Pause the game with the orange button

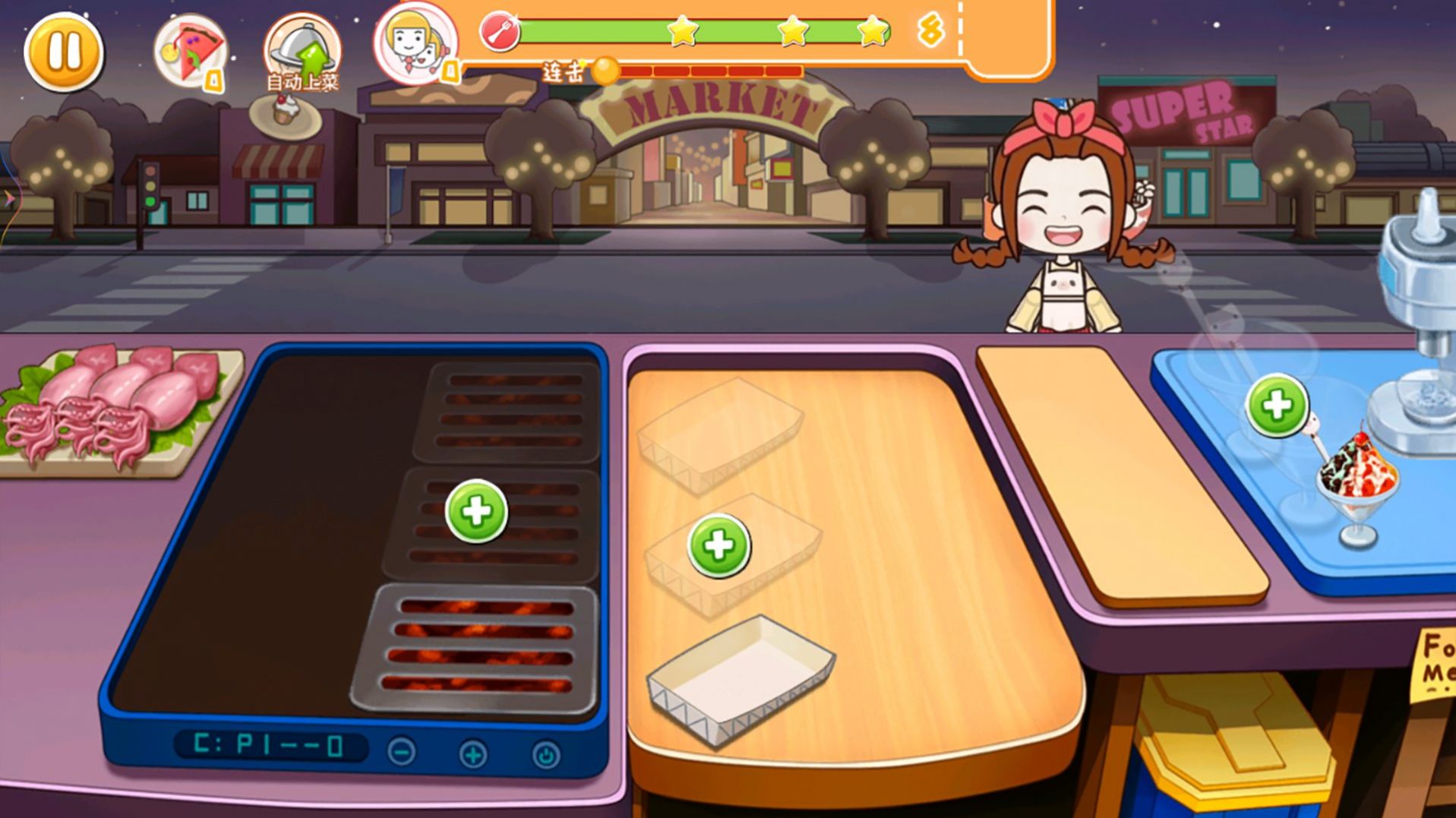pyautogui.click(x=64, y=52)
